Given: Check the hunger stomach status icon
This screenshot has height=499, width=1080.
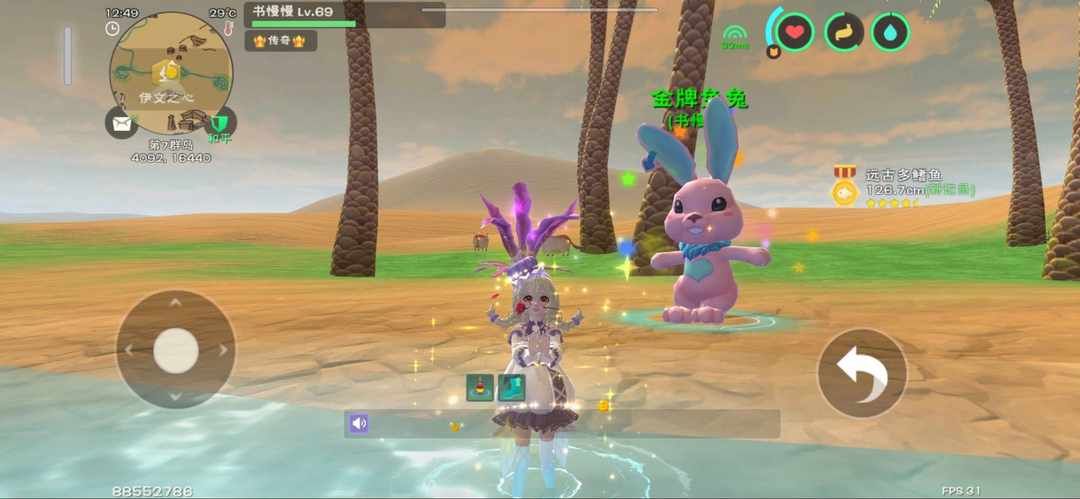Looking at the screenshot, I should point(844,32).
